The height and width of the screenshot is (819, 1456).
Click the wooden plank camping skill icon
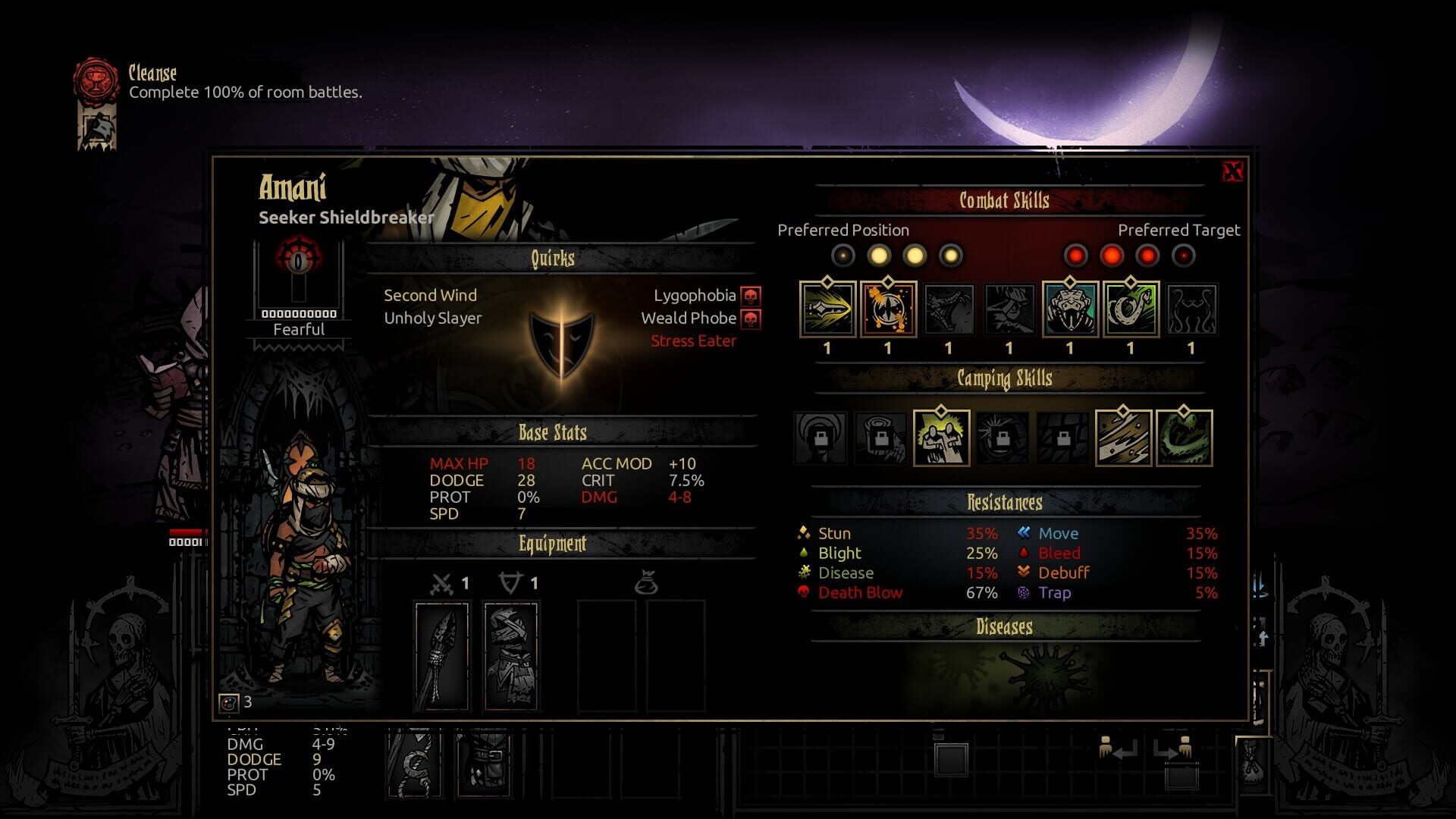[x=1122, y=438]
